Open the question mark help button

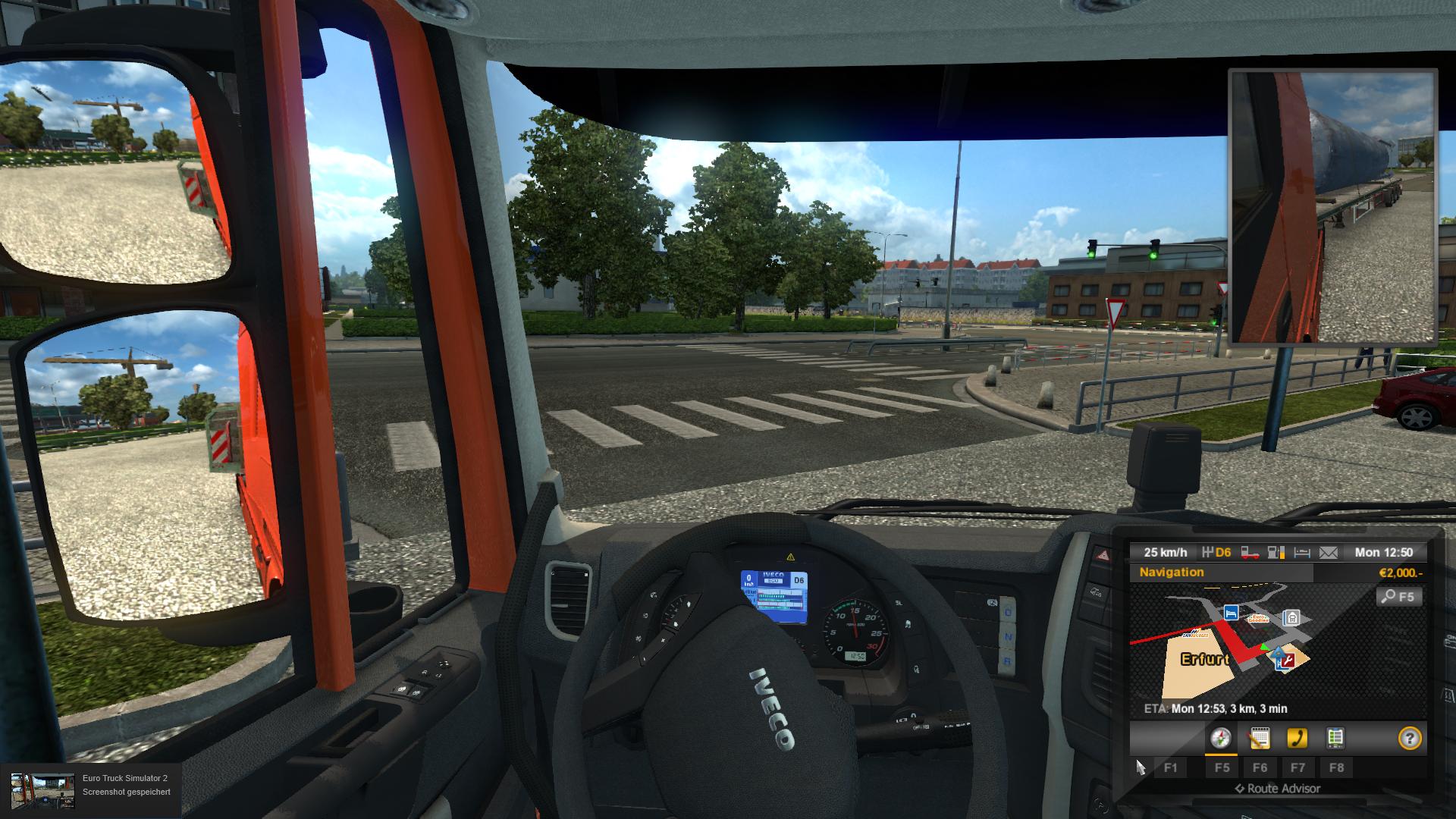point(1409,738)
